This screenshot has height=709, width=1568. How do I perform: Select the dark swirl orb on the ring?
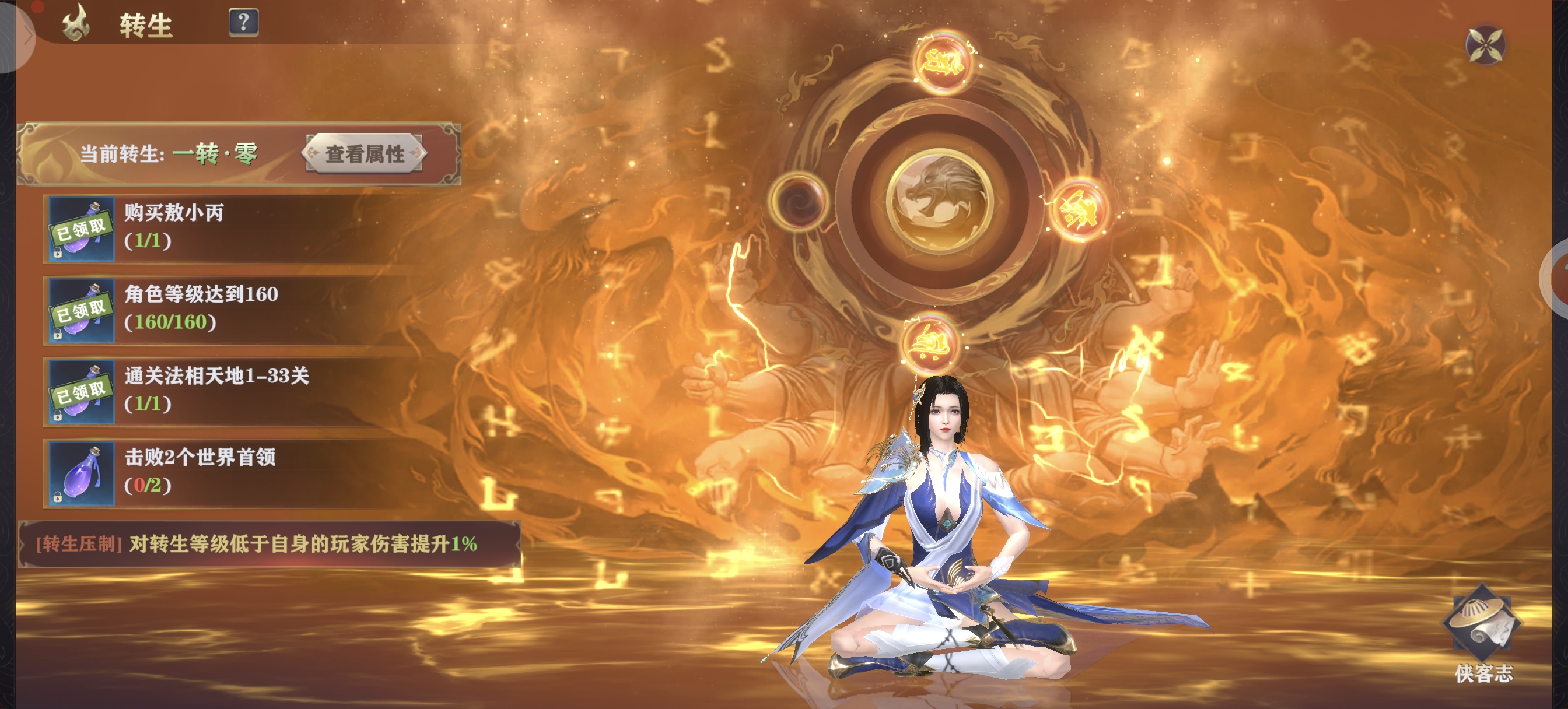pos(798,201)
